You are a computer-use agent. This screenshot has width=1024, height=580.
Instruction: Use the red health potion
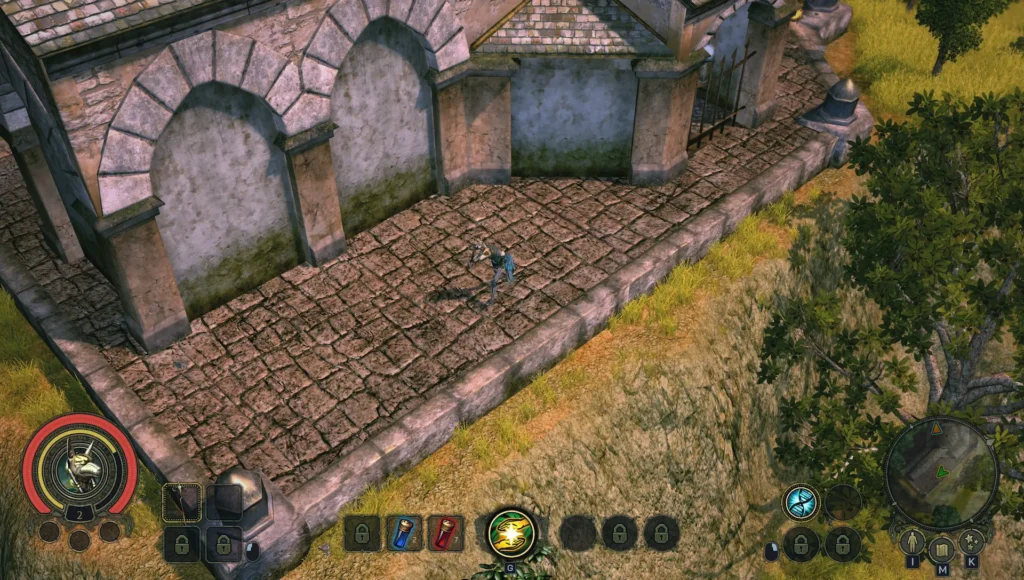point(445,533)
